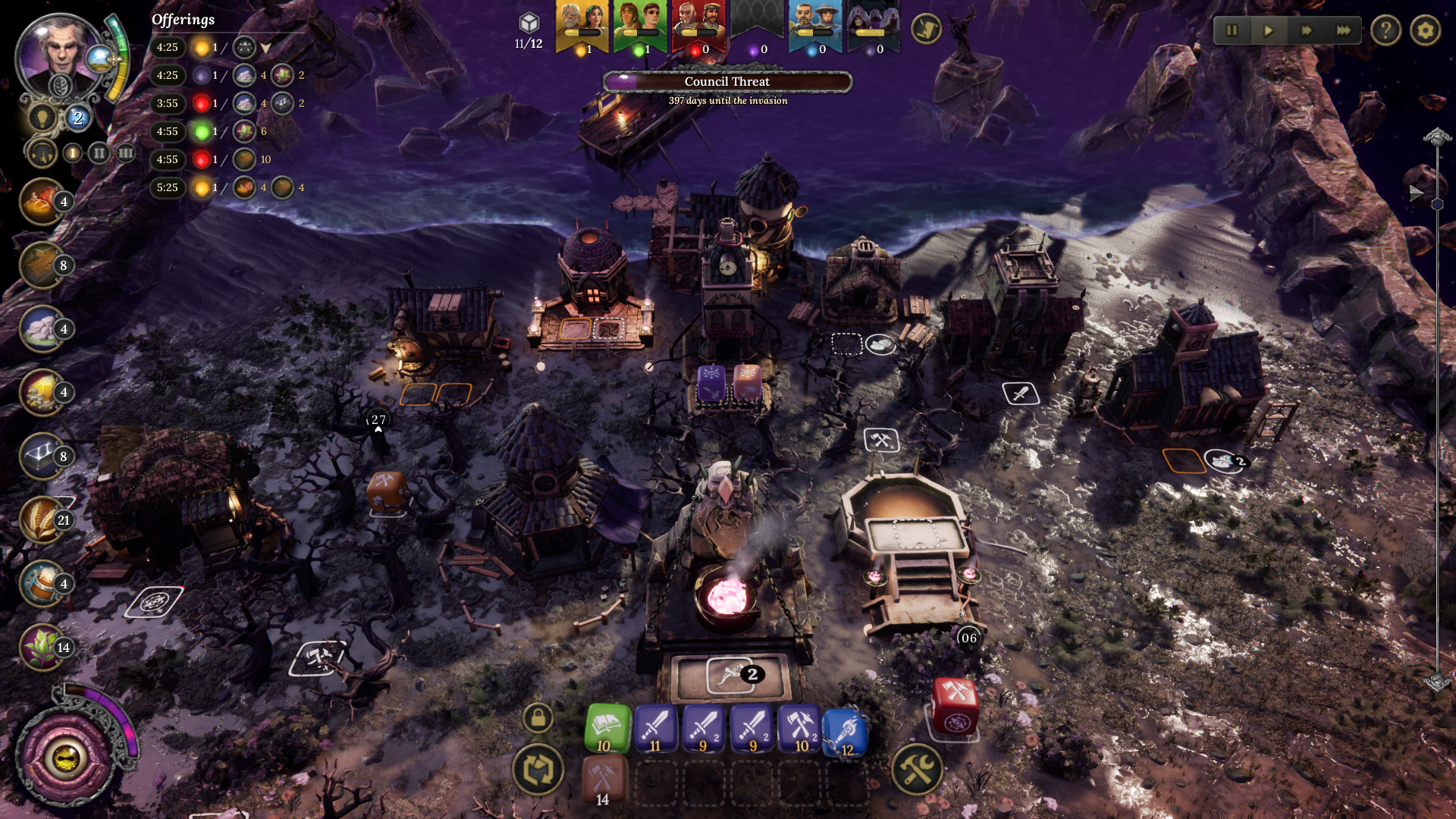Image resolution: width=1456 pixels, height=819 pixels.
Task: Select the brown mining die showing 14
Action: pyautogui.click(x=603, y=777)
